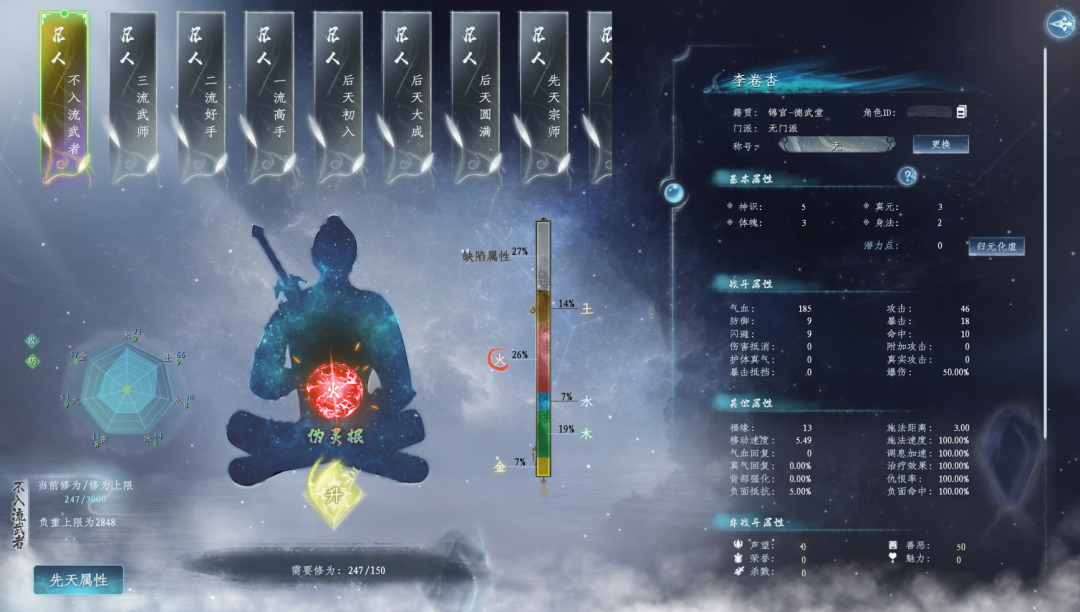Close the panel with the top-right arrow icon

[1060, 23]
